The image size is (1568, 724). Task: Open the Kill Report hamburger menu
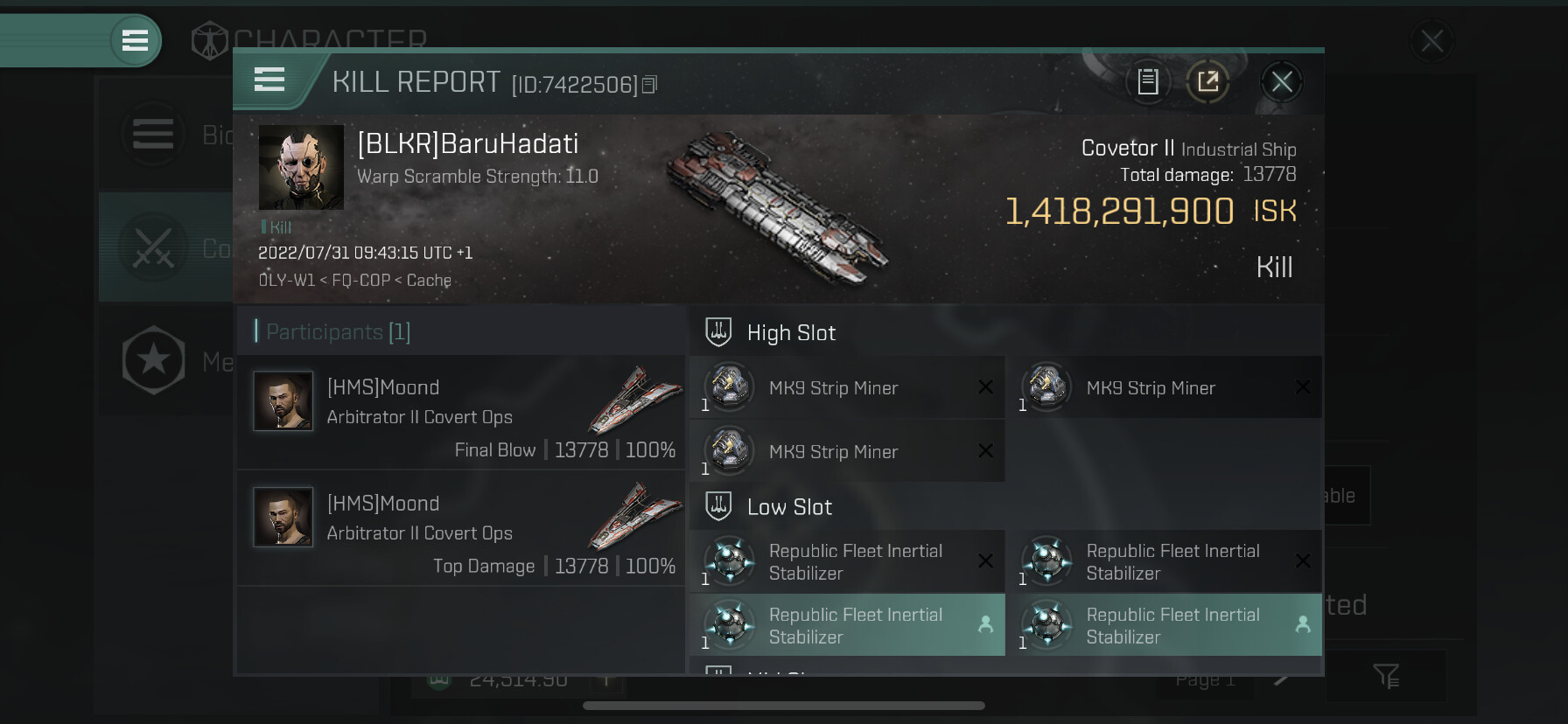[269, 80]
